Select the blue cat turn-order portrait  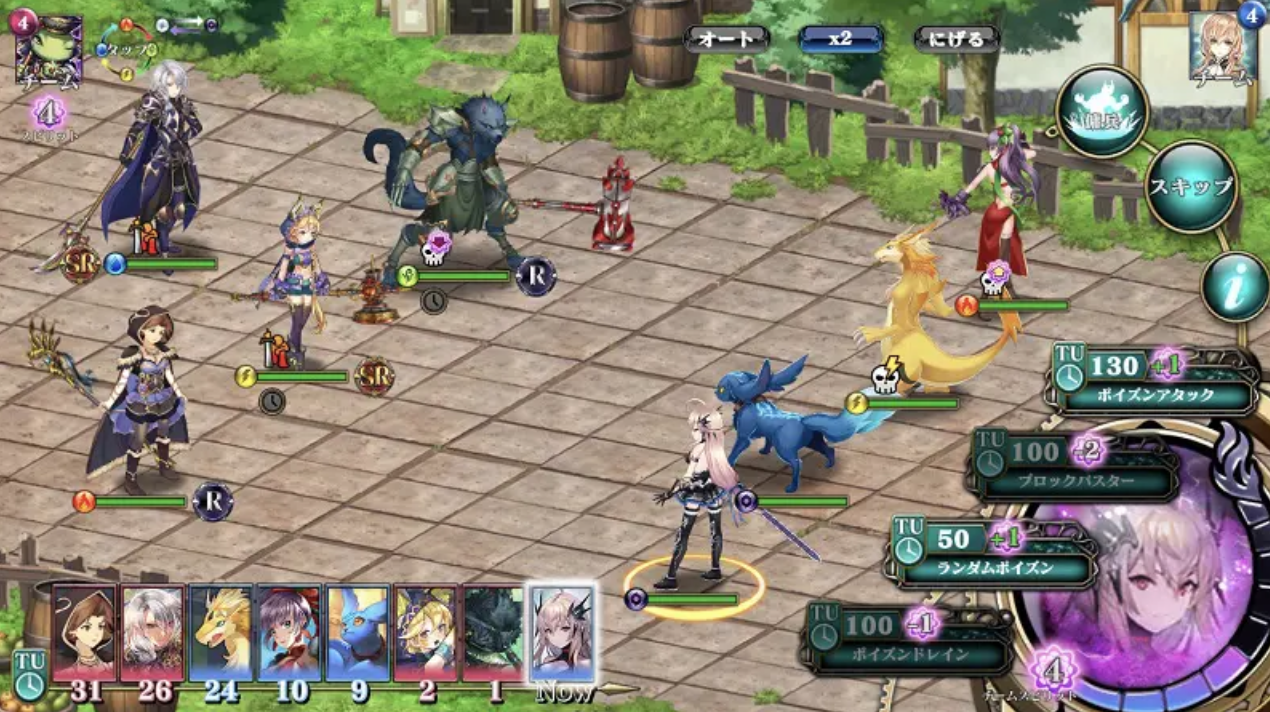357,633
